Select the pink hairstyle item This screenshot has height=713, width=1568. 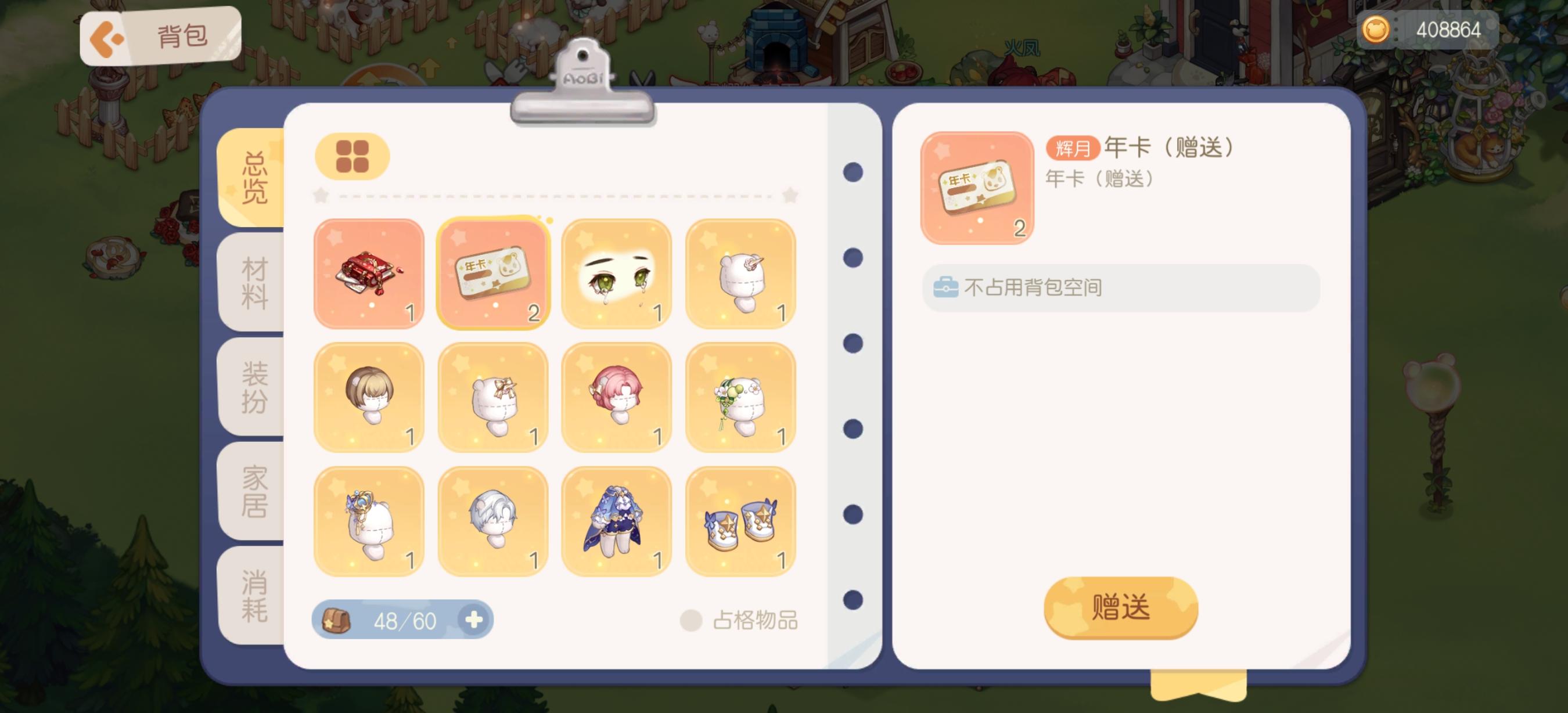tap(617, 397)
